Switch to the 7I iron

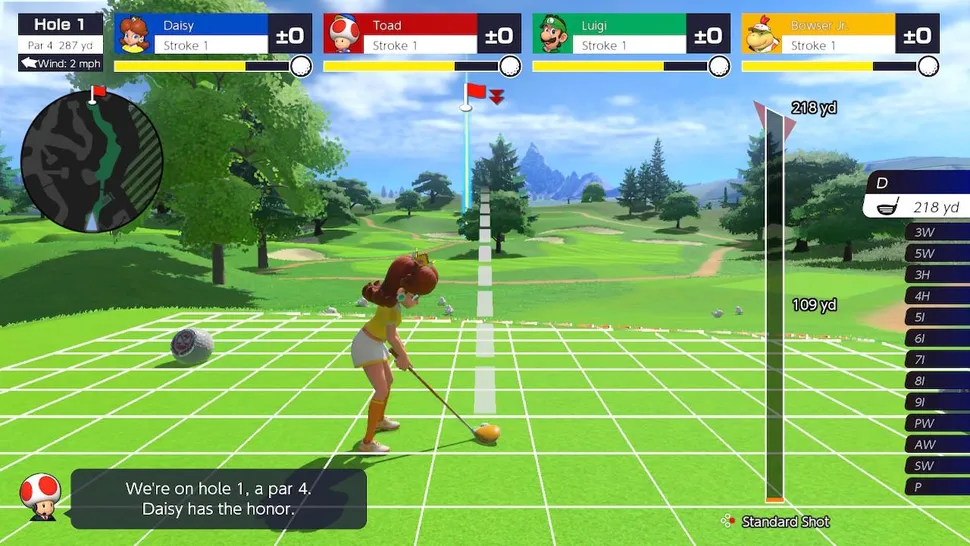936,359
